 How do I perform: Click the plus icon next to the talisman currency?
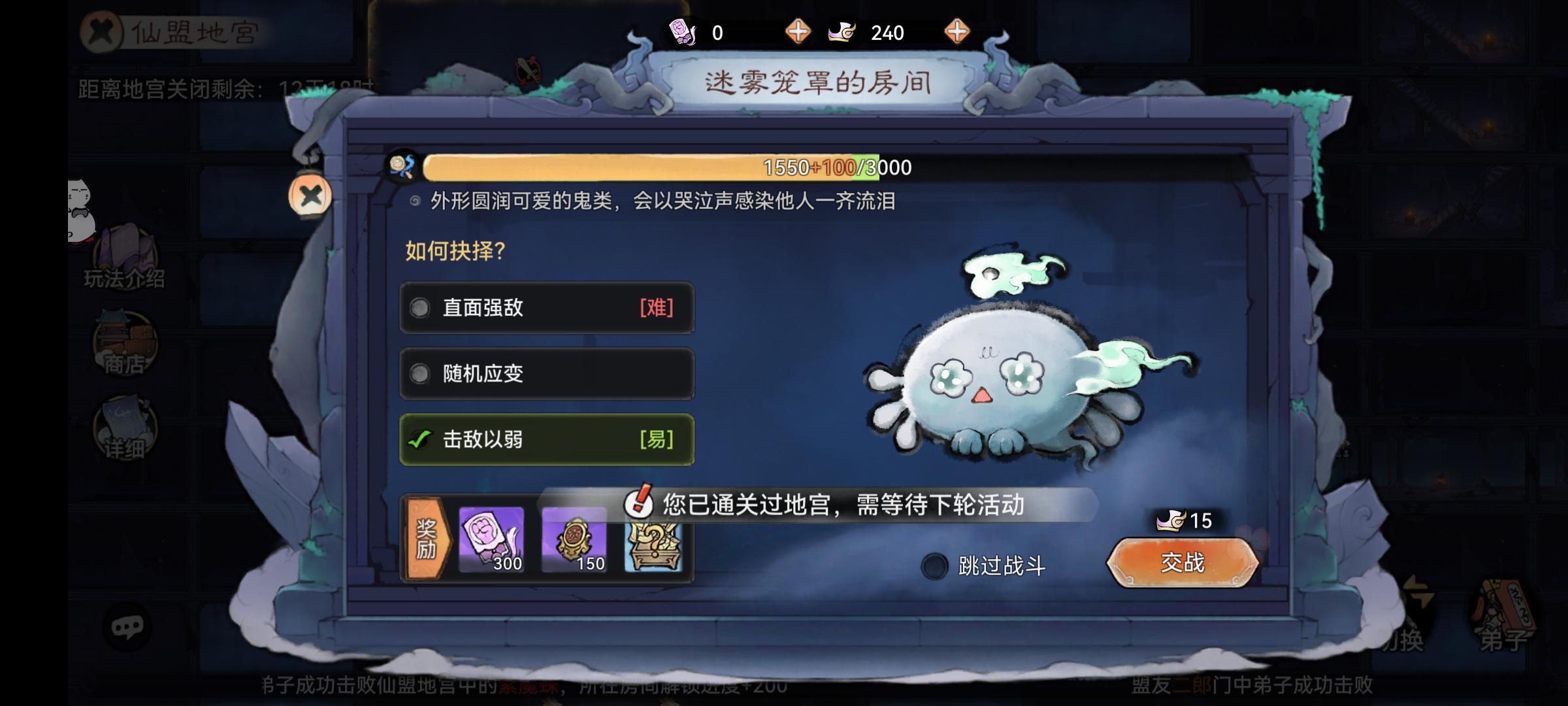click(x=800, y=31)
